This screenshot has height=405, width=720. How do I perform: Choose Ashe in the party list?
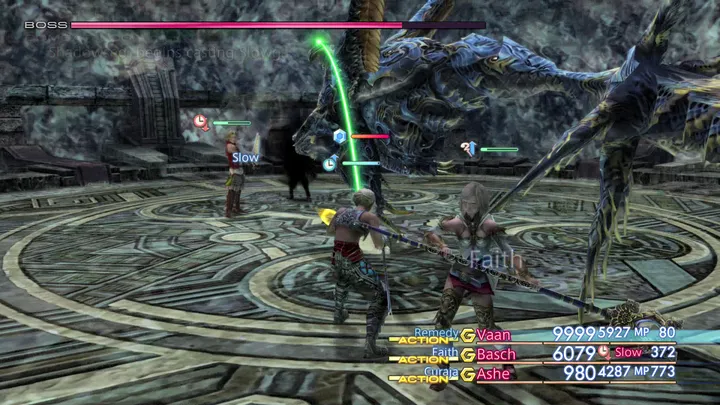click(x=494, y=374)
